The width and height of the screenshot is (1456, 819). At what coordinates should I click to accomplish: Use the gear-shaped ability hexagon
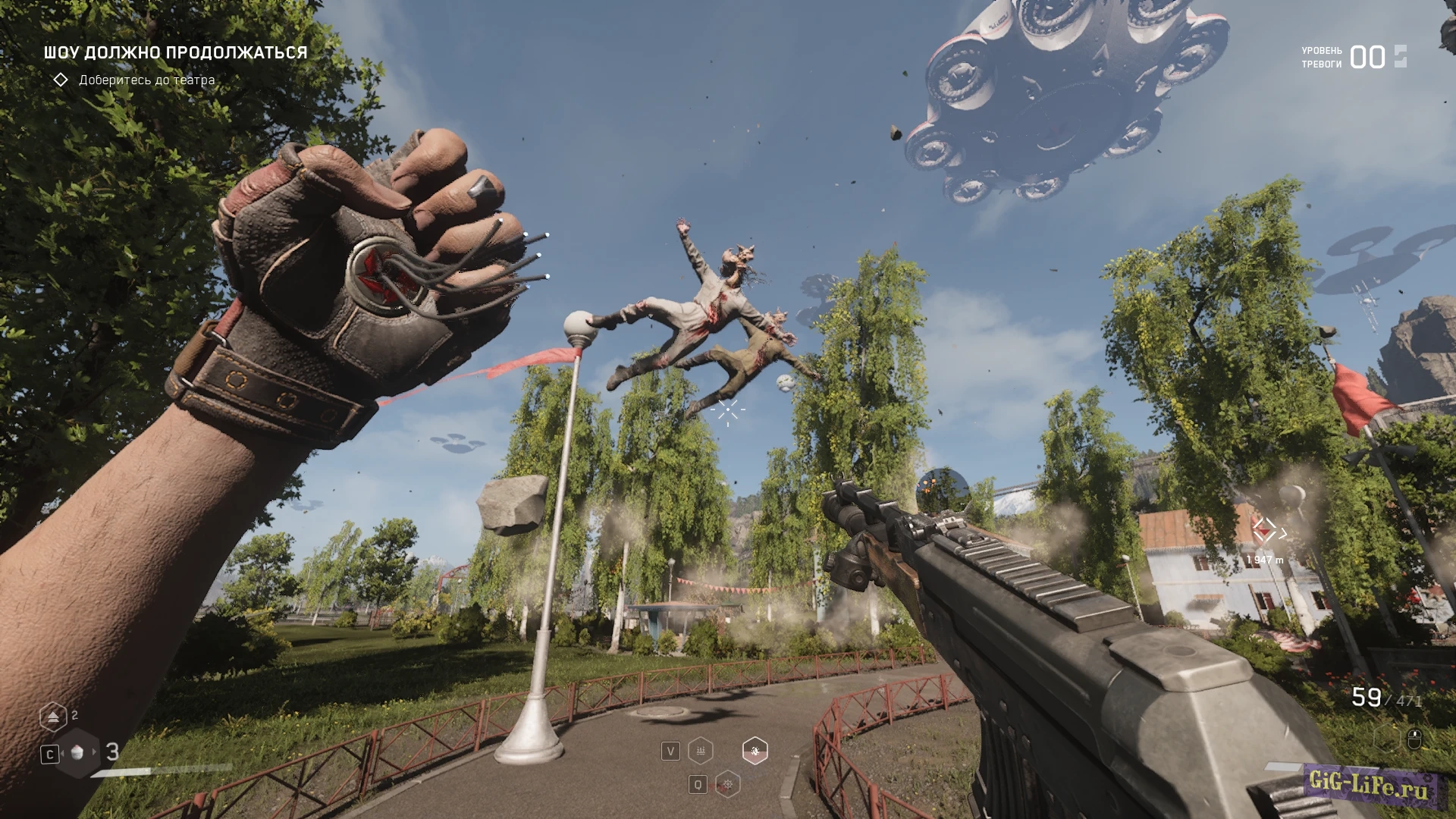(727, 784)
